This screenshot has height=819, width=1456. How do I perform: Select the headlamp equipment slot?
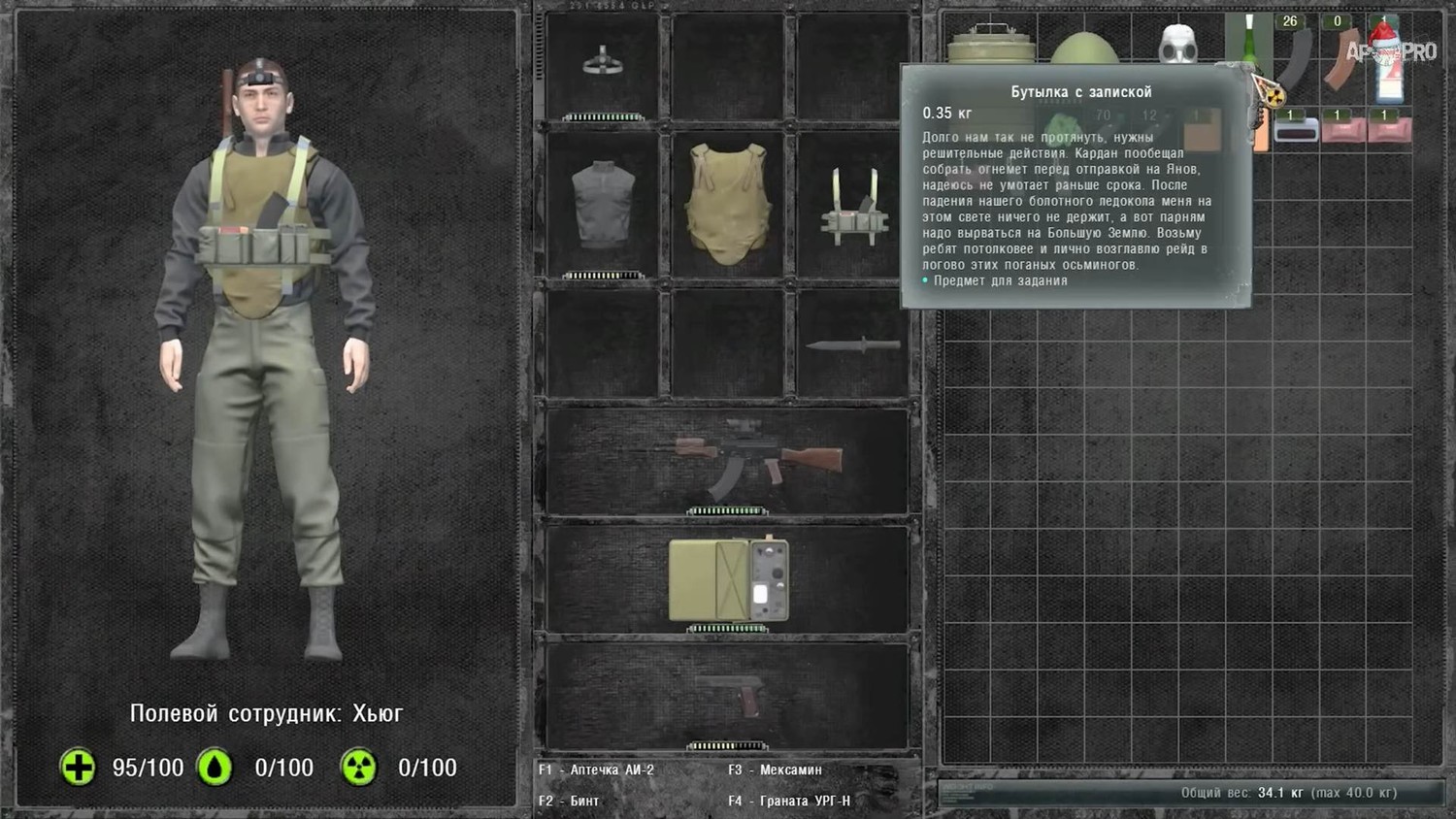pos(603,64)
